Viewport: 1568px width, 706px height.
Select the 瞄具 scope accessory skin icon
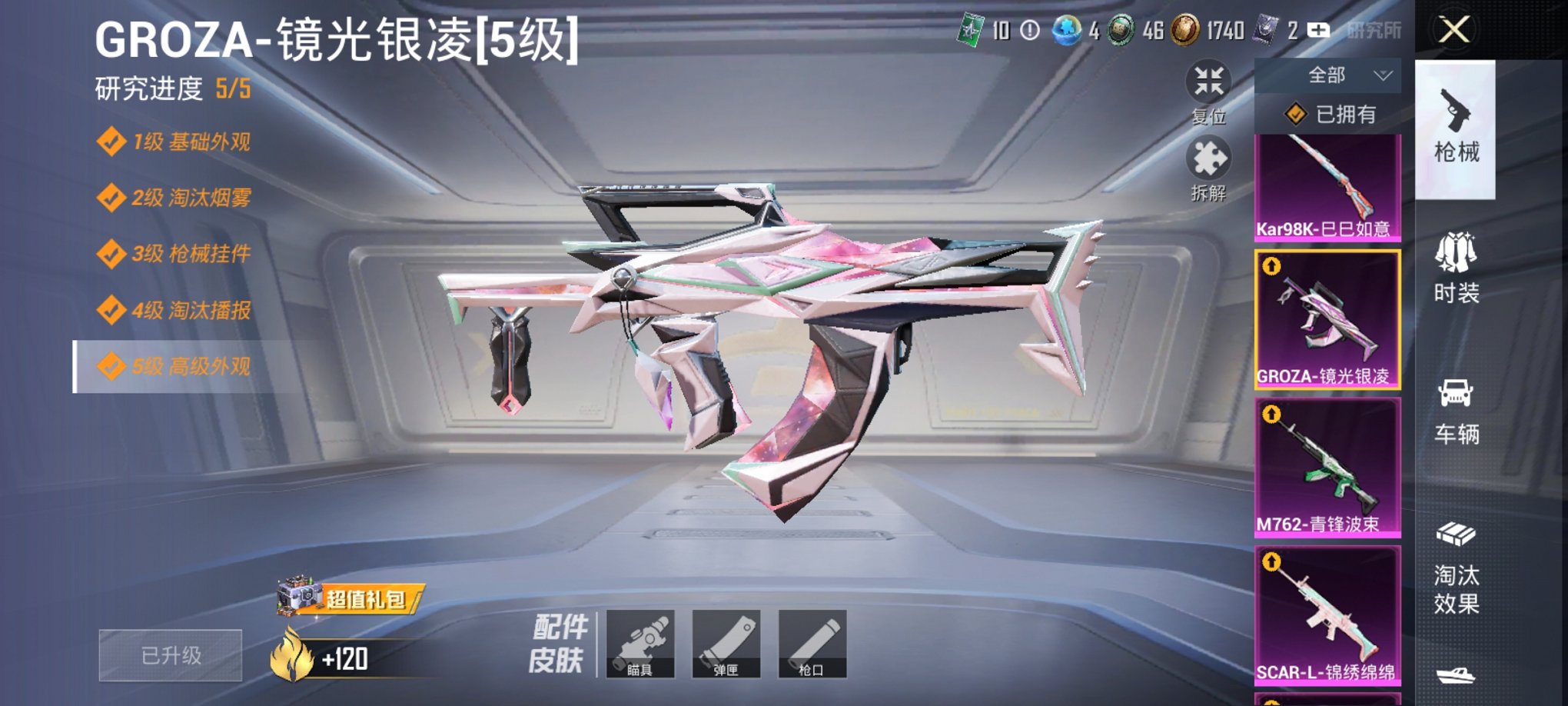[x=643, y=644]
